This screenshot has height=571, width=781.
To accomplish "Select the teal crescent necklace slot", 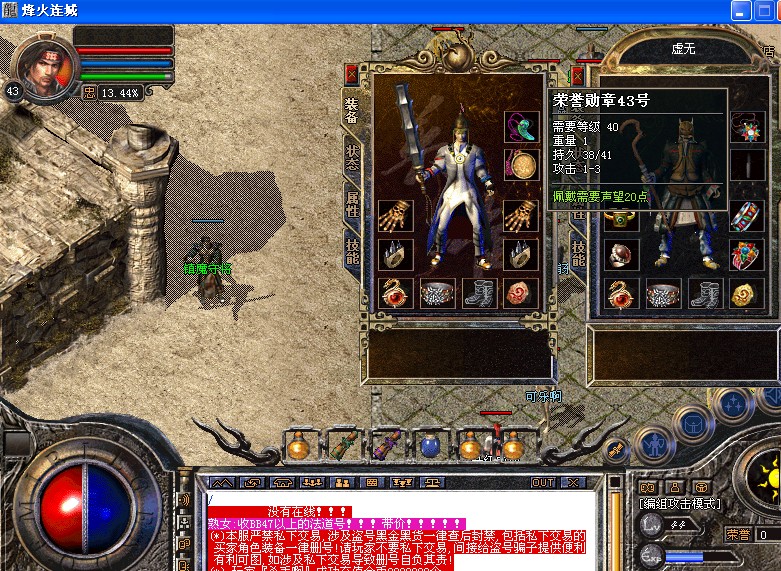I will click(x=520, y=126).
